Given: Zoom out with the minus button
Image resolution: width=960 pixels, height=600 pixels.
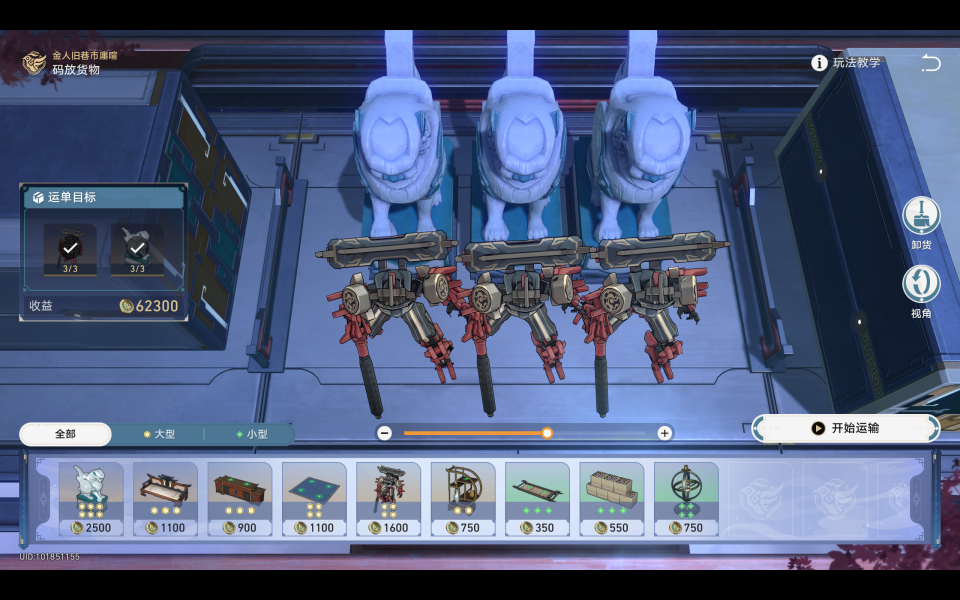Looking at the screenshot, I should click(x=385, y=433).
